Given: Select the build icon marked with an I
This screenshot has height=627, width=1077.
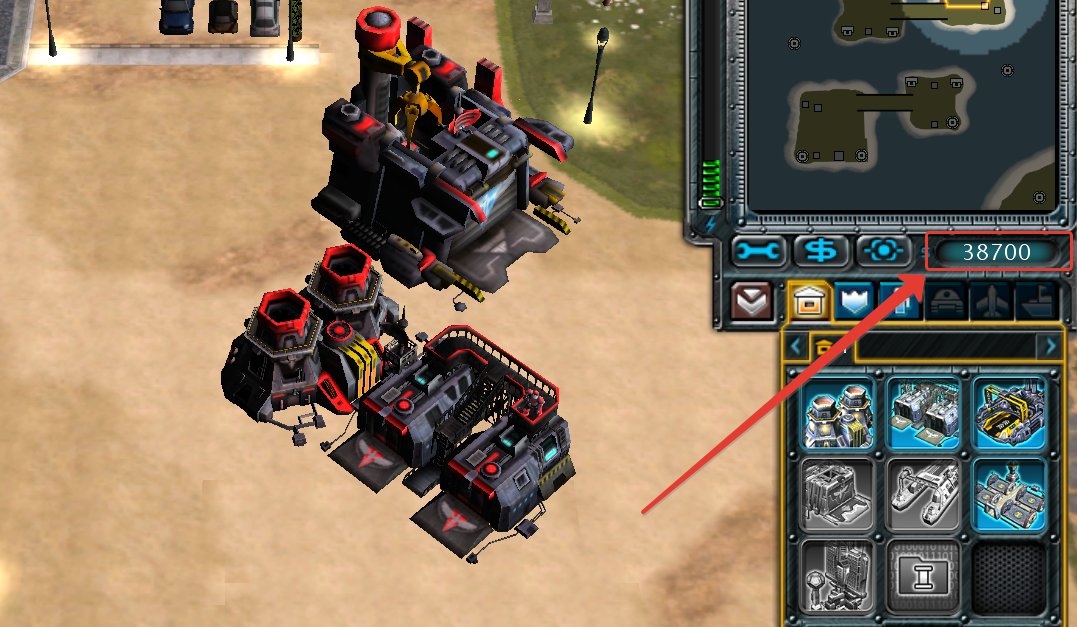Looking at the screenshot, I should tap(924, 575).
